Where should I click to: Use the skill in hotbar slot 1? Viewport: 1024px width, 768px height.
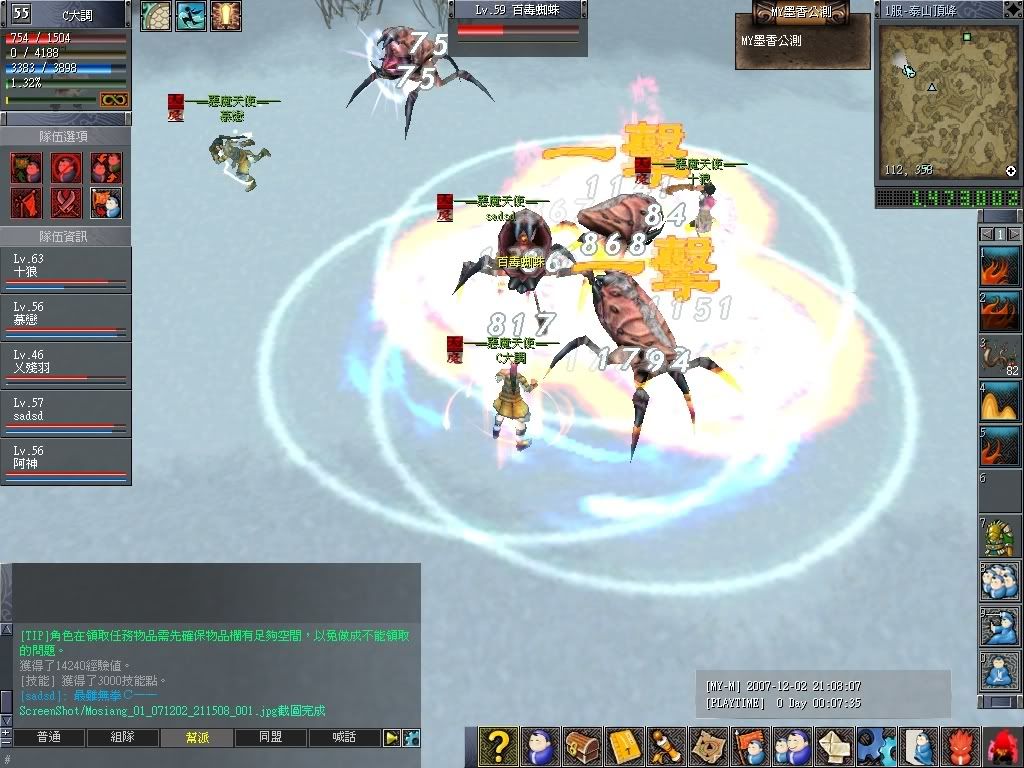(x=1001, y=265)
